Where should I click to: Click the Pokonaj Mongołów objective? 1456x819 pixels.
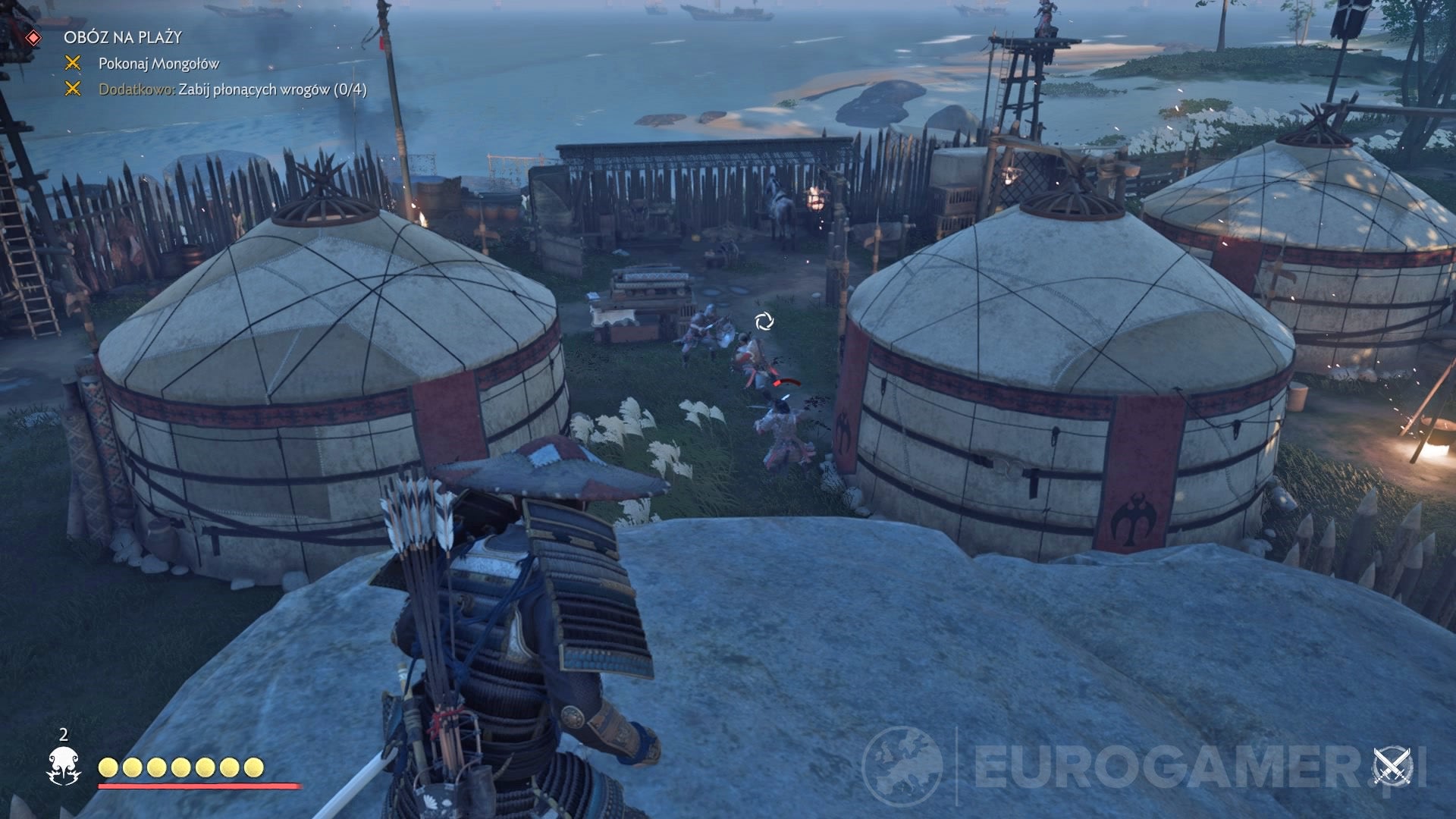[158, 64]
